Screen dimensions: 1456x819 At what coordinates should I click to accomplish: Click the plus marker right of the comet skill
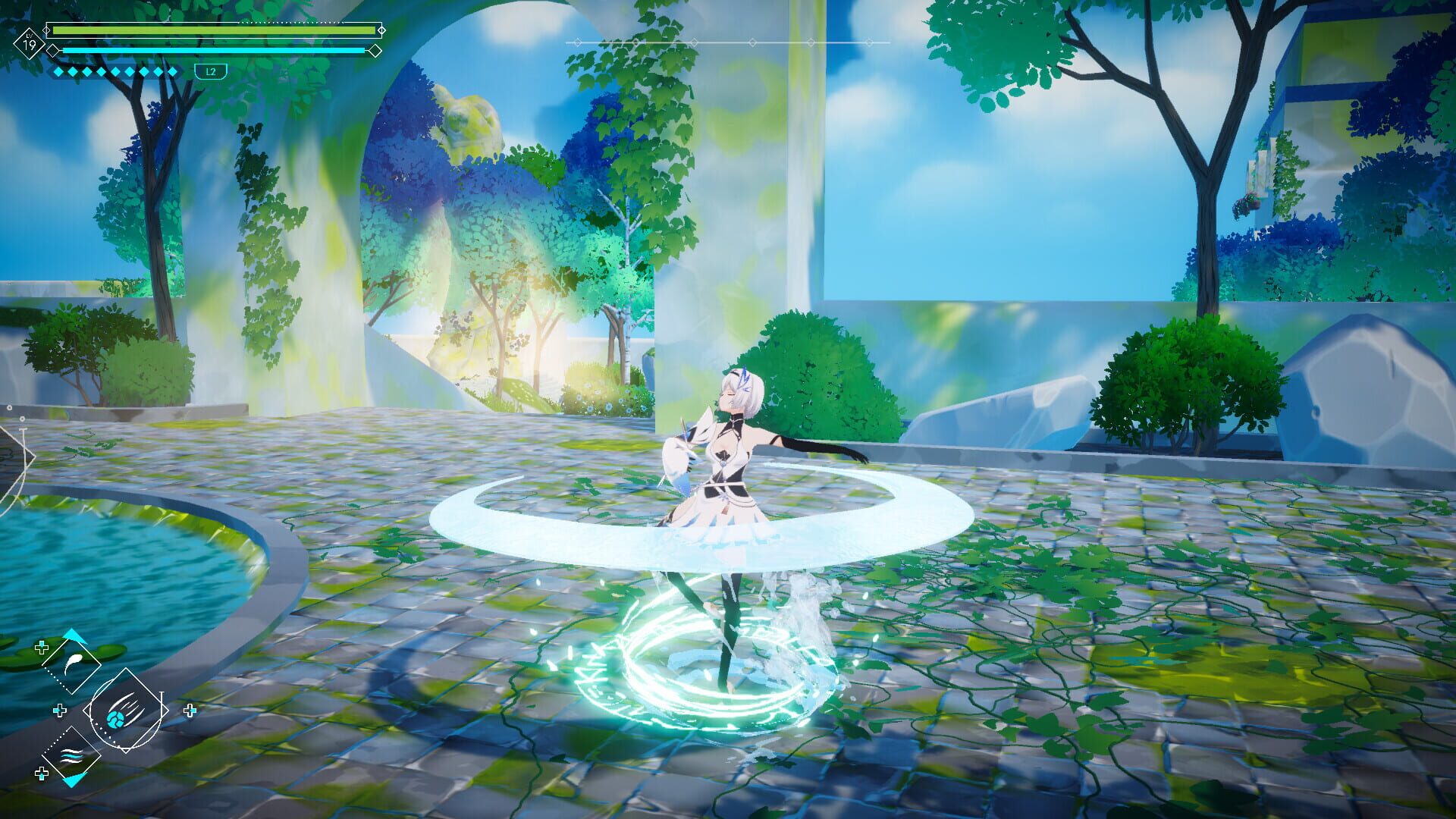pyautogui.click(x=190, y=710)
